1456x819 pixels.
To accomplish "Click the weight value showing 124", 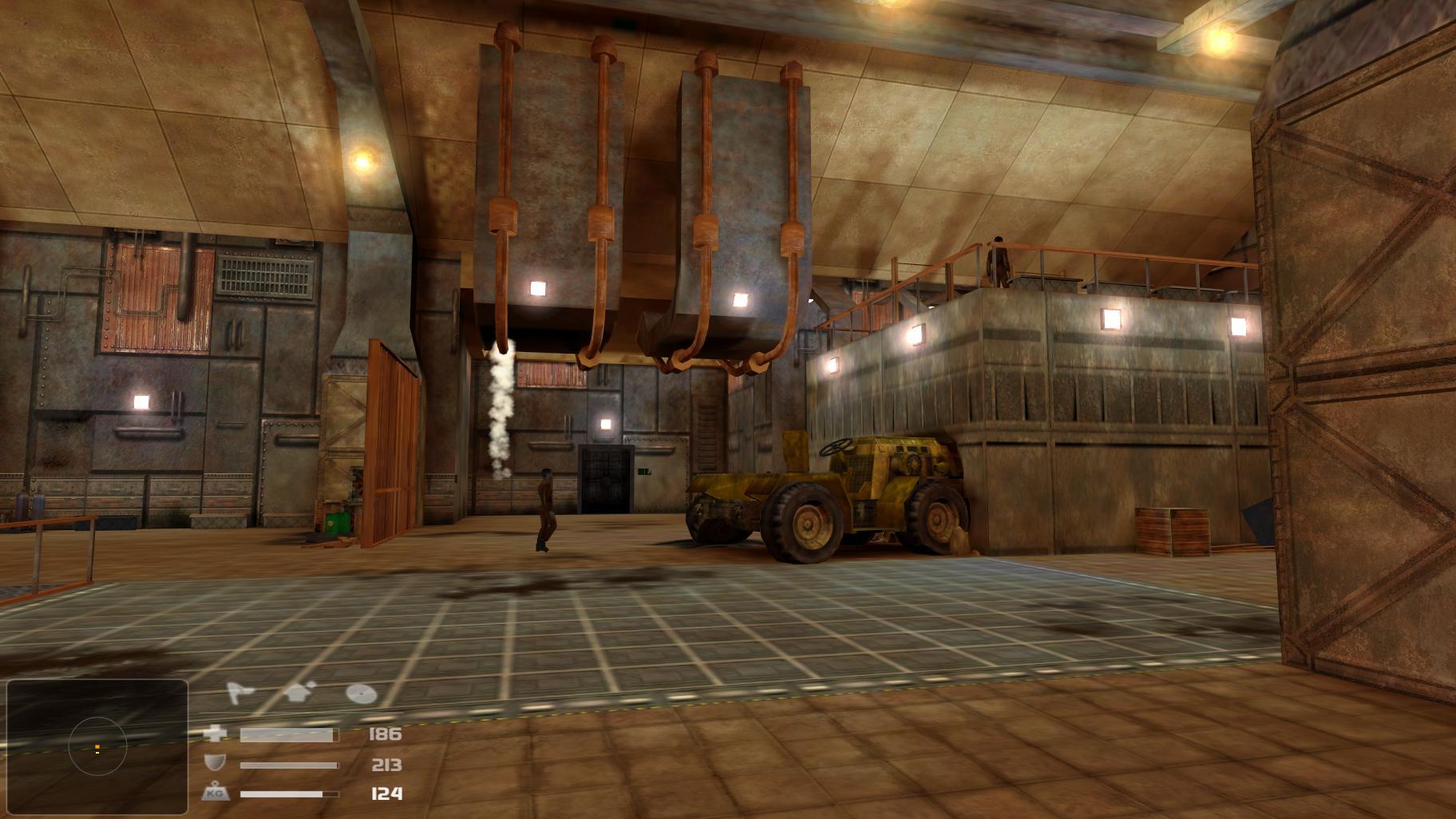I will pos(386,793).
